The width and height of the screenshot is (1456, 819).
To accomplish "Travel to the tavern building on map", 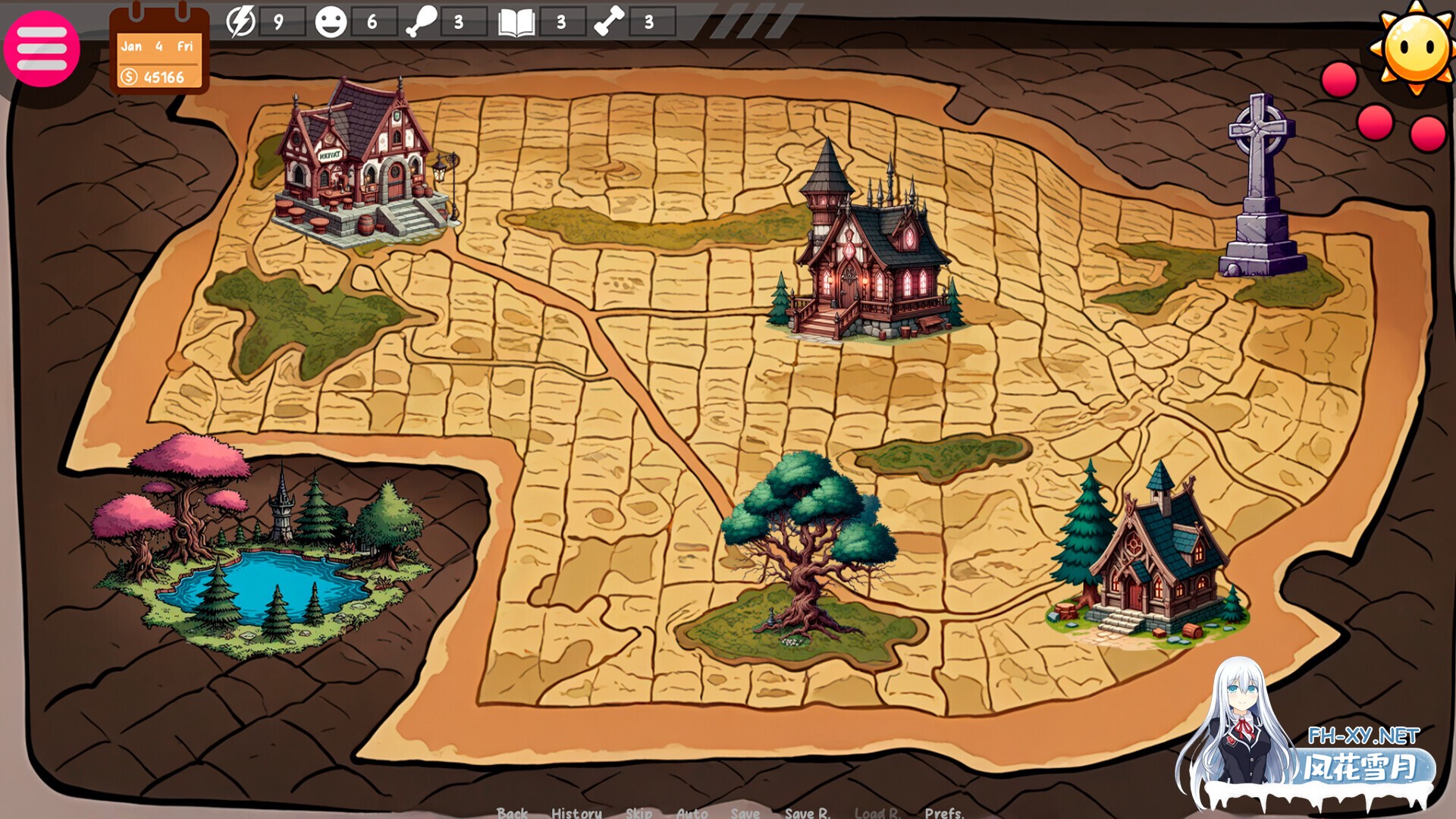I will 362,165.
